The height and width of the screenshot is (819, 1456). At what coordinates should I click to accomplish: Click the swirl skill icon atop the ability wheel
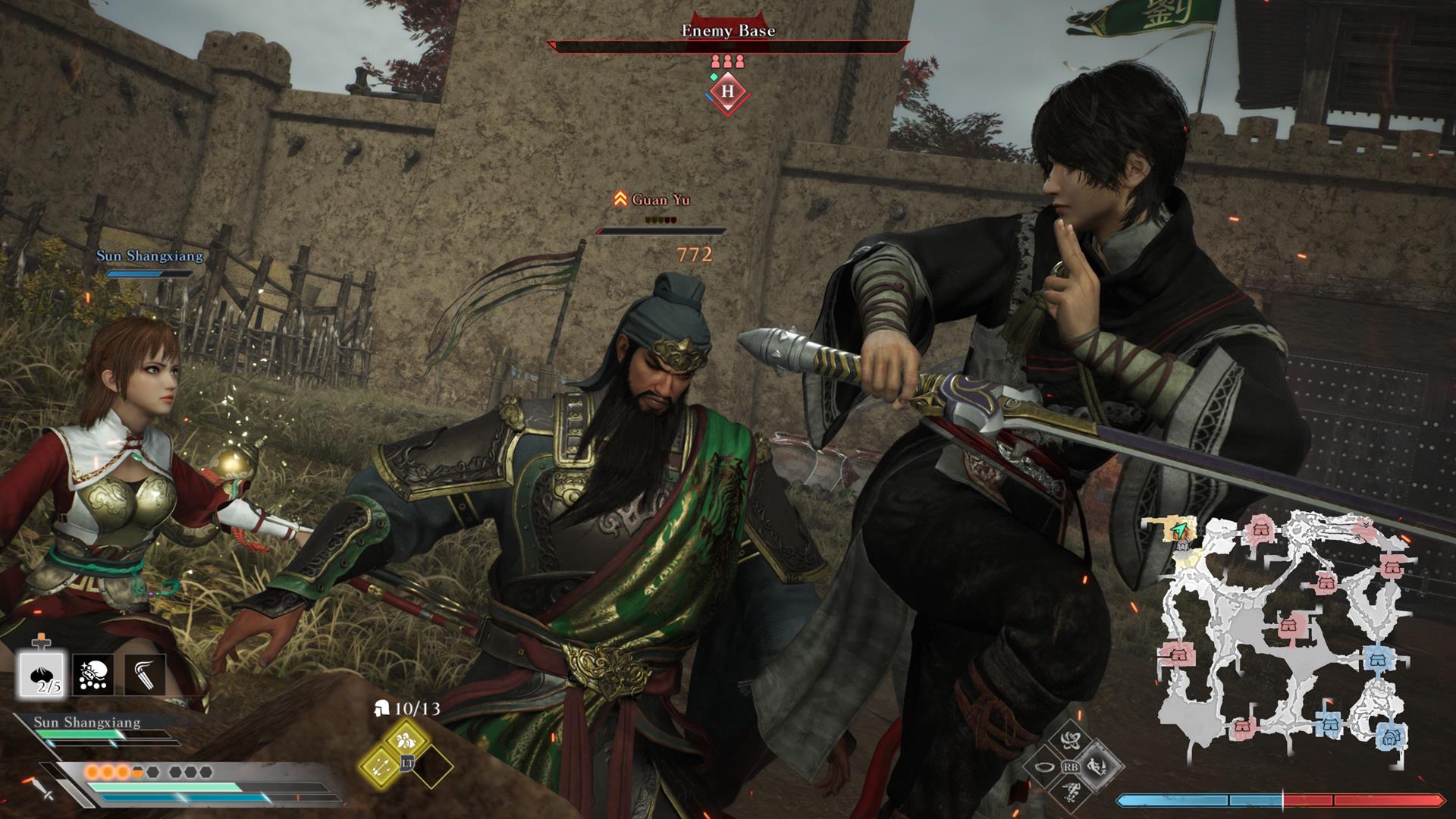(x=1070, y=740)
